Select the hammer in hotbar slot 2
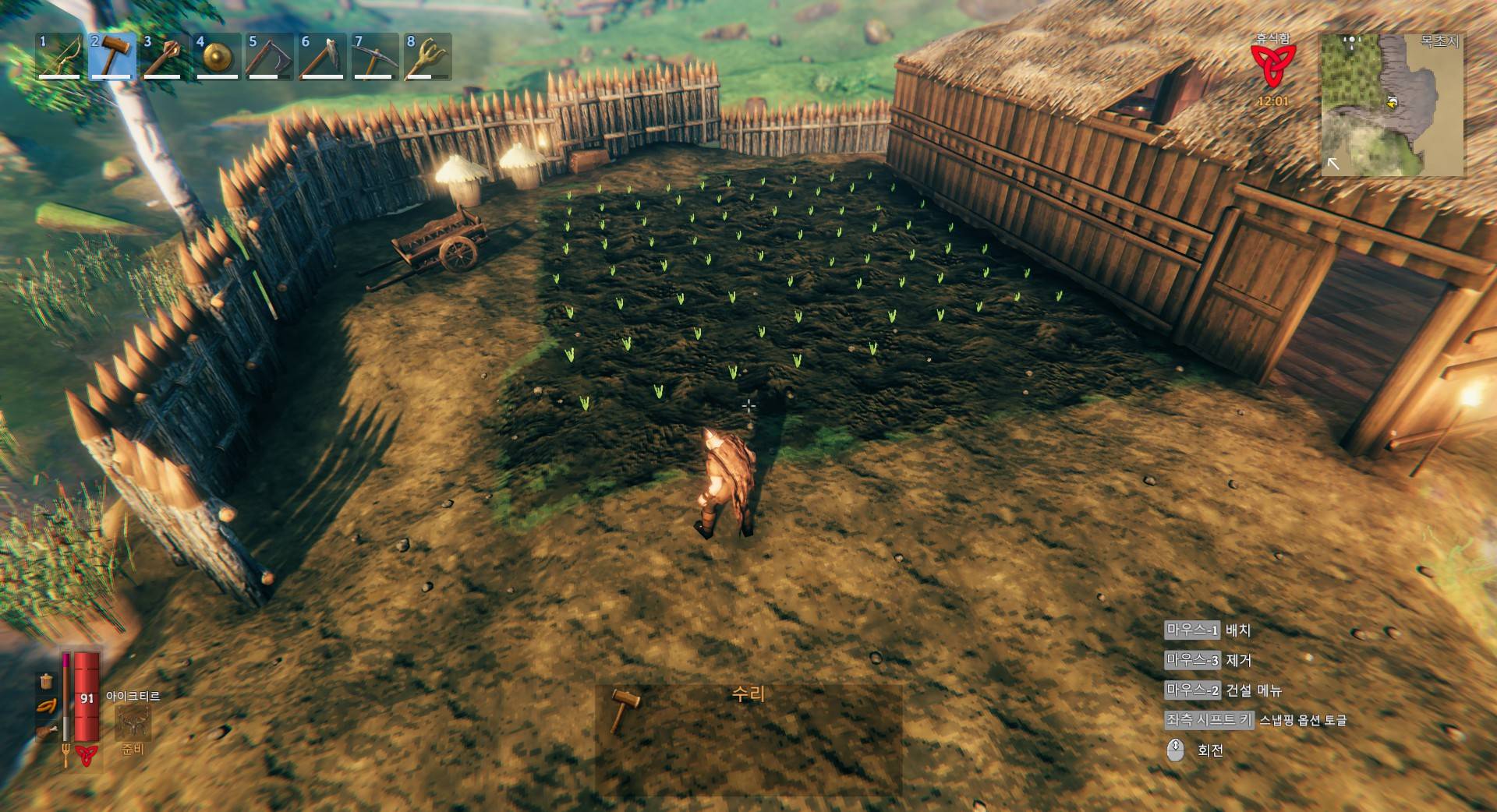Viewport: 1497px width, 812px height. click(x=112, y=56)
